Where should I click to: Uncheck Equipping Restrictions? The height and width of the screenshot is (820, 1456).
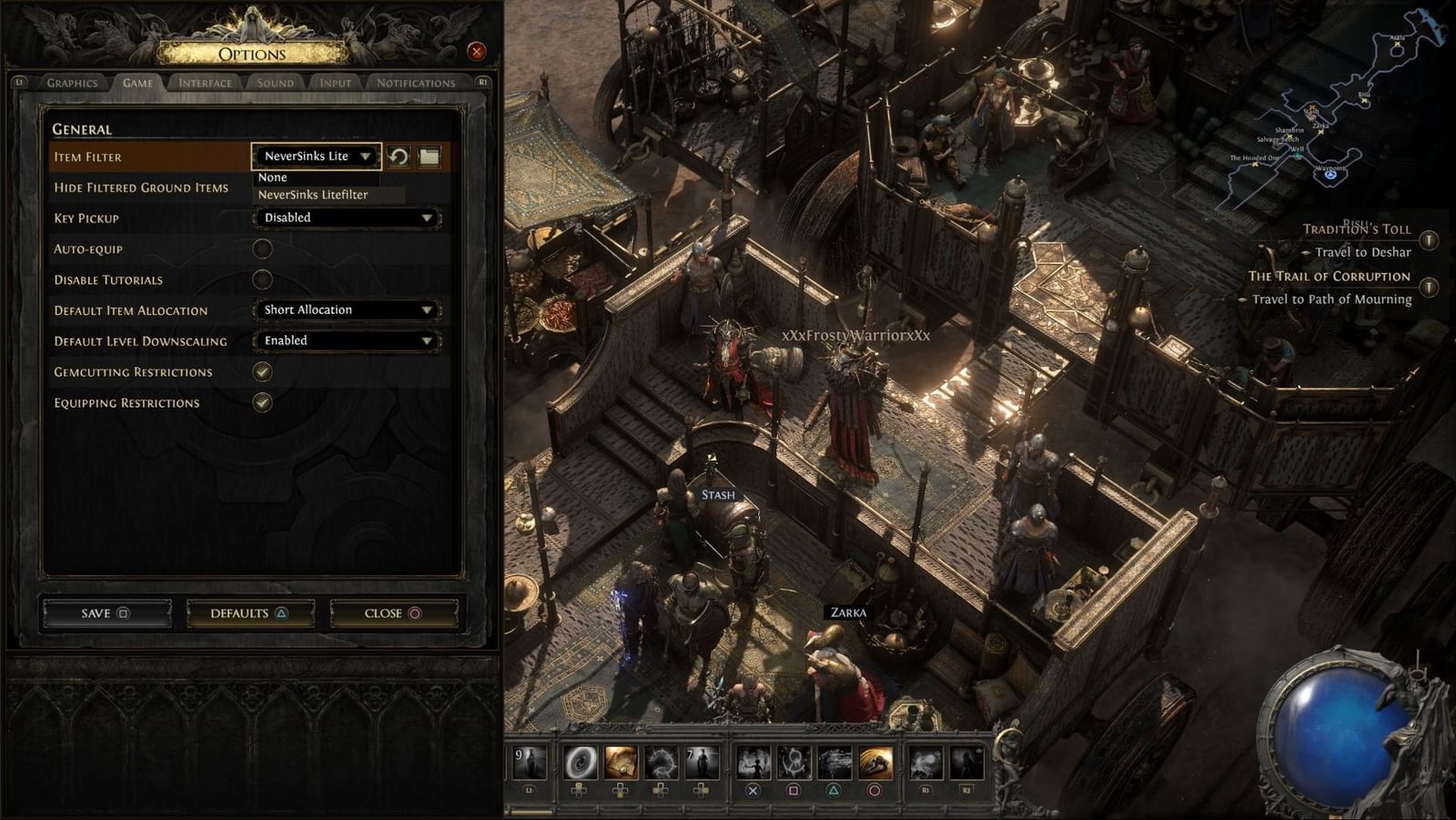263,402
